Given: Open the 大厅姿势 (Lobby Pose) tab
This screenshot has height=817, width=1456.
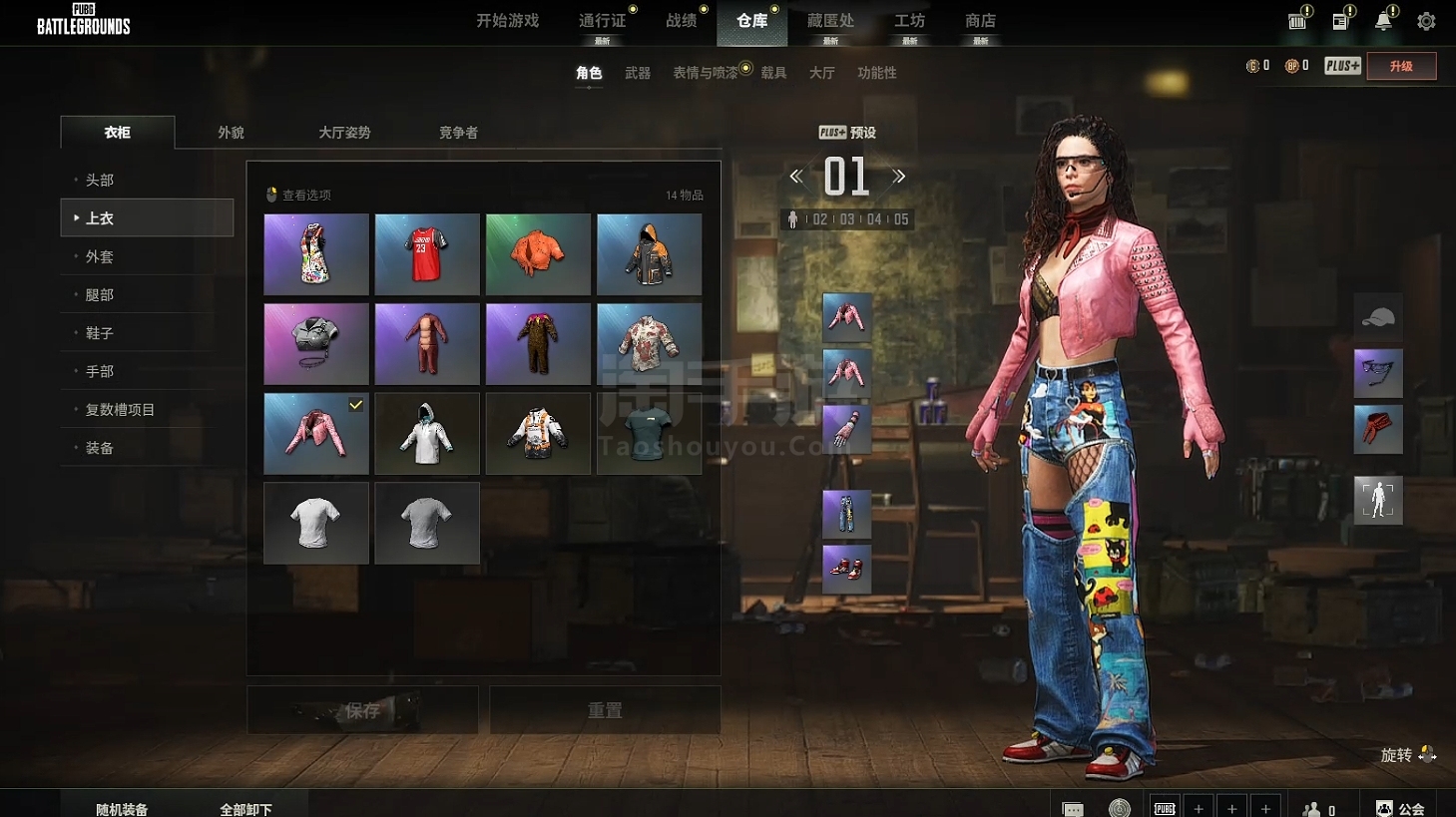Looking at the screenshot, I should point(344,133).
